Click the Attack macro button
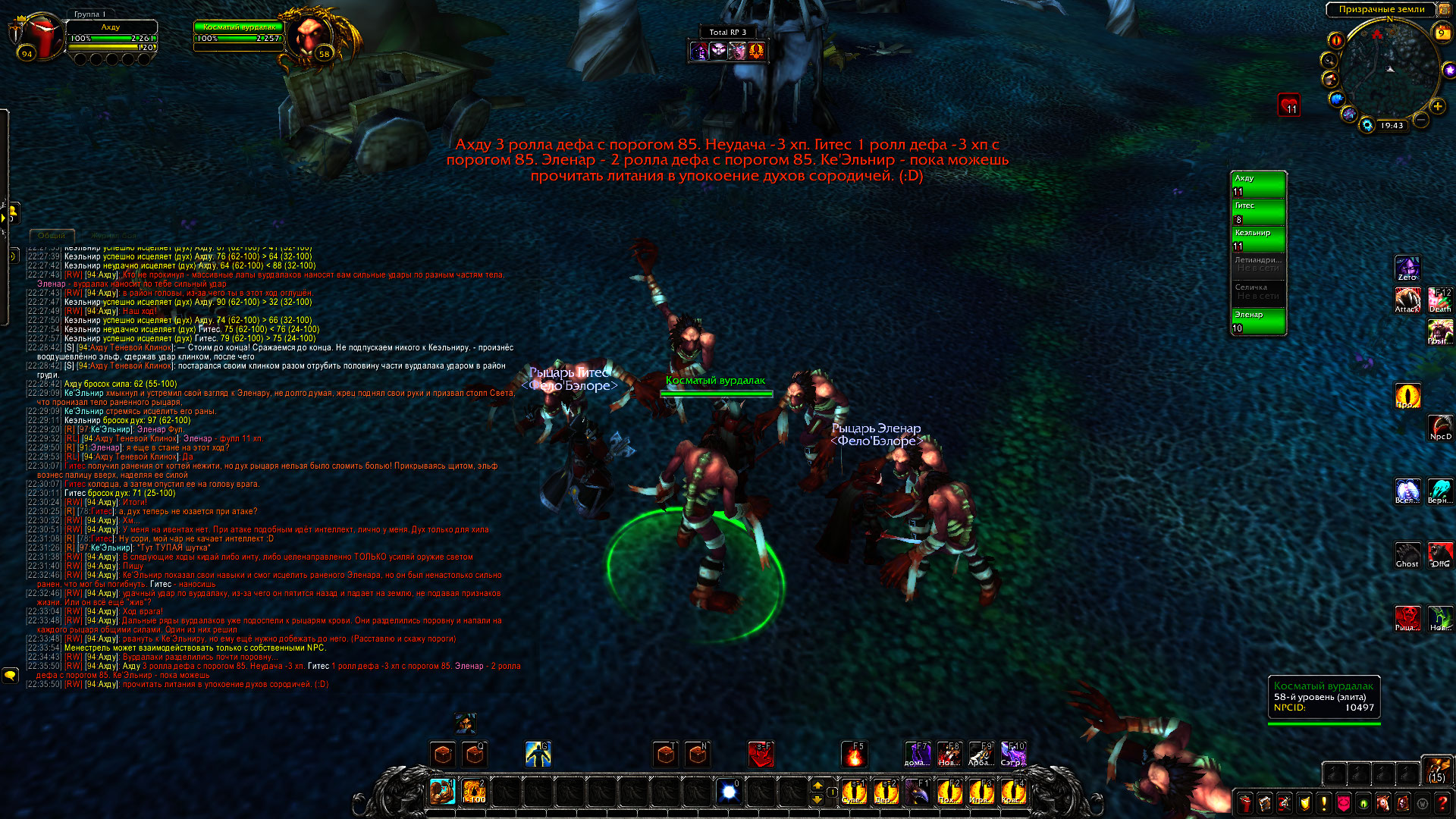1456x819 pixels. 1407,299
